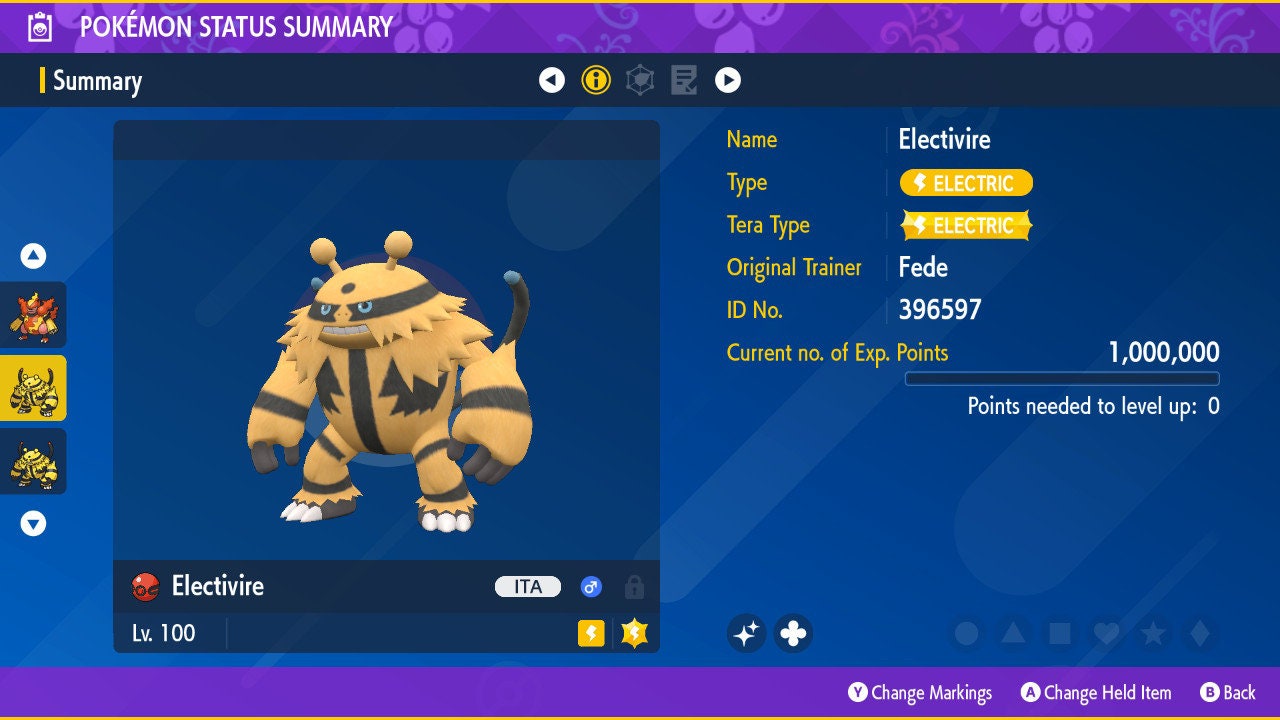The height and width of the screenshot is (720, 1280).
Task: Select the highlighted Electivire party thumbnail
Action: [33, 388]
